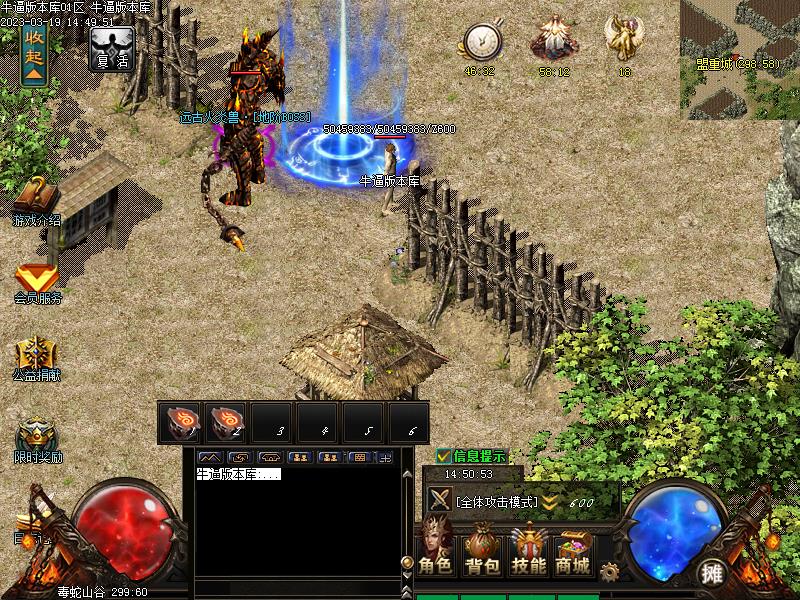Open 游戏介绍 game introduction

click(x=36, y=200)
